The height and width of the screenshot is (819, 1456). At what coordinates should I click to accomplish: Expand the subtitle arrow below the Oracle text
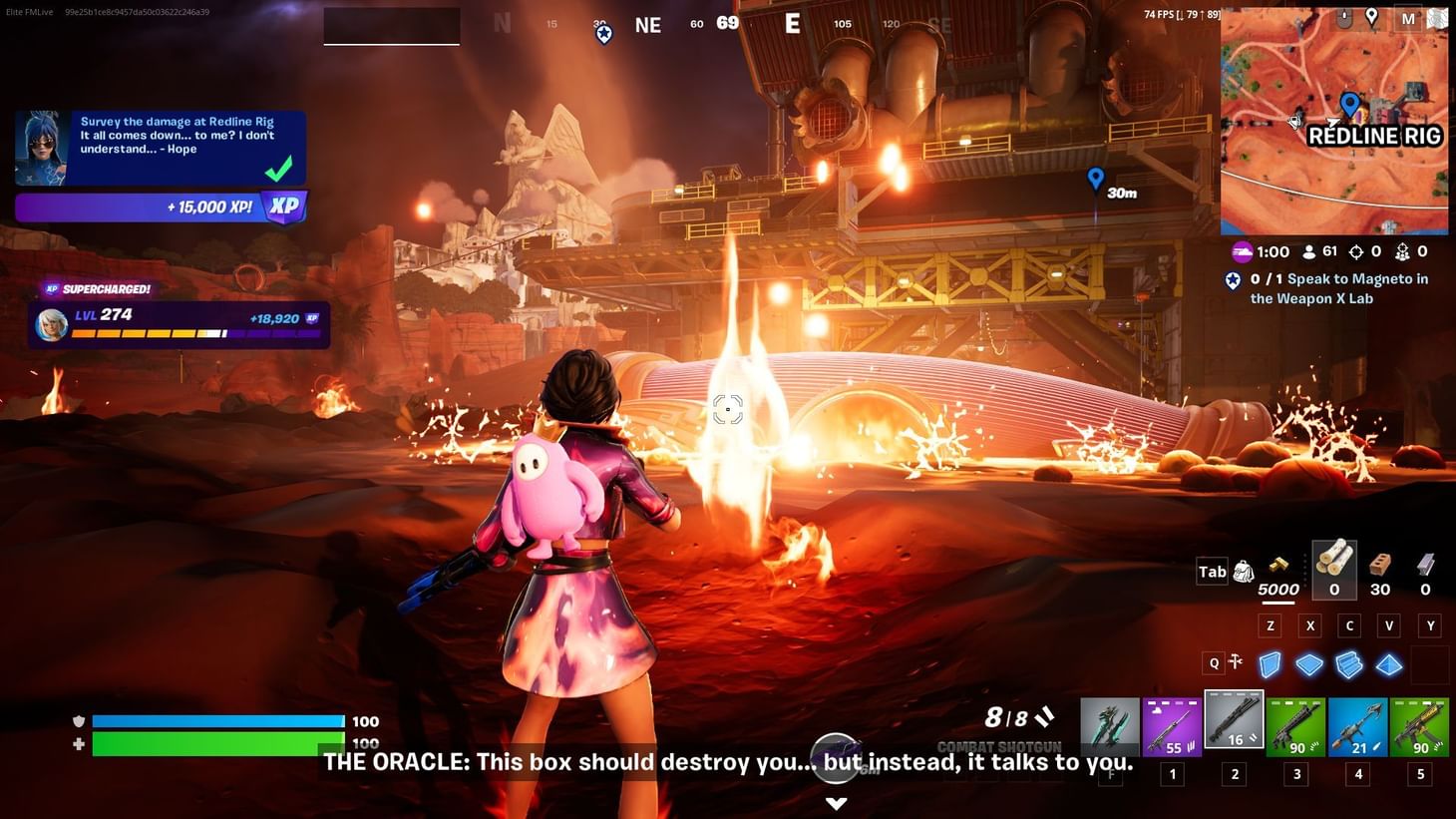click(836, 803)
